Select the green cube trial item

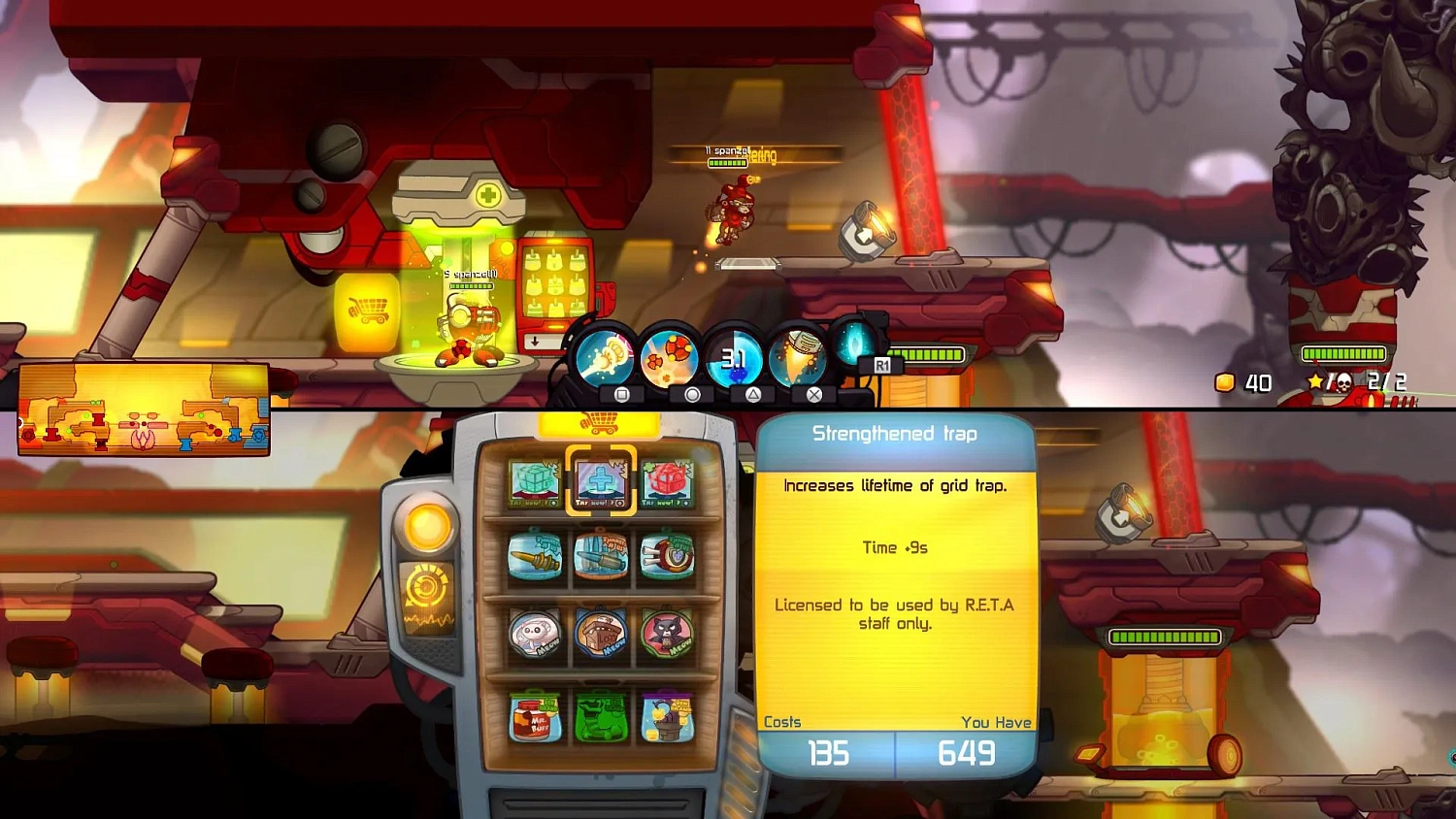point(534,482)
